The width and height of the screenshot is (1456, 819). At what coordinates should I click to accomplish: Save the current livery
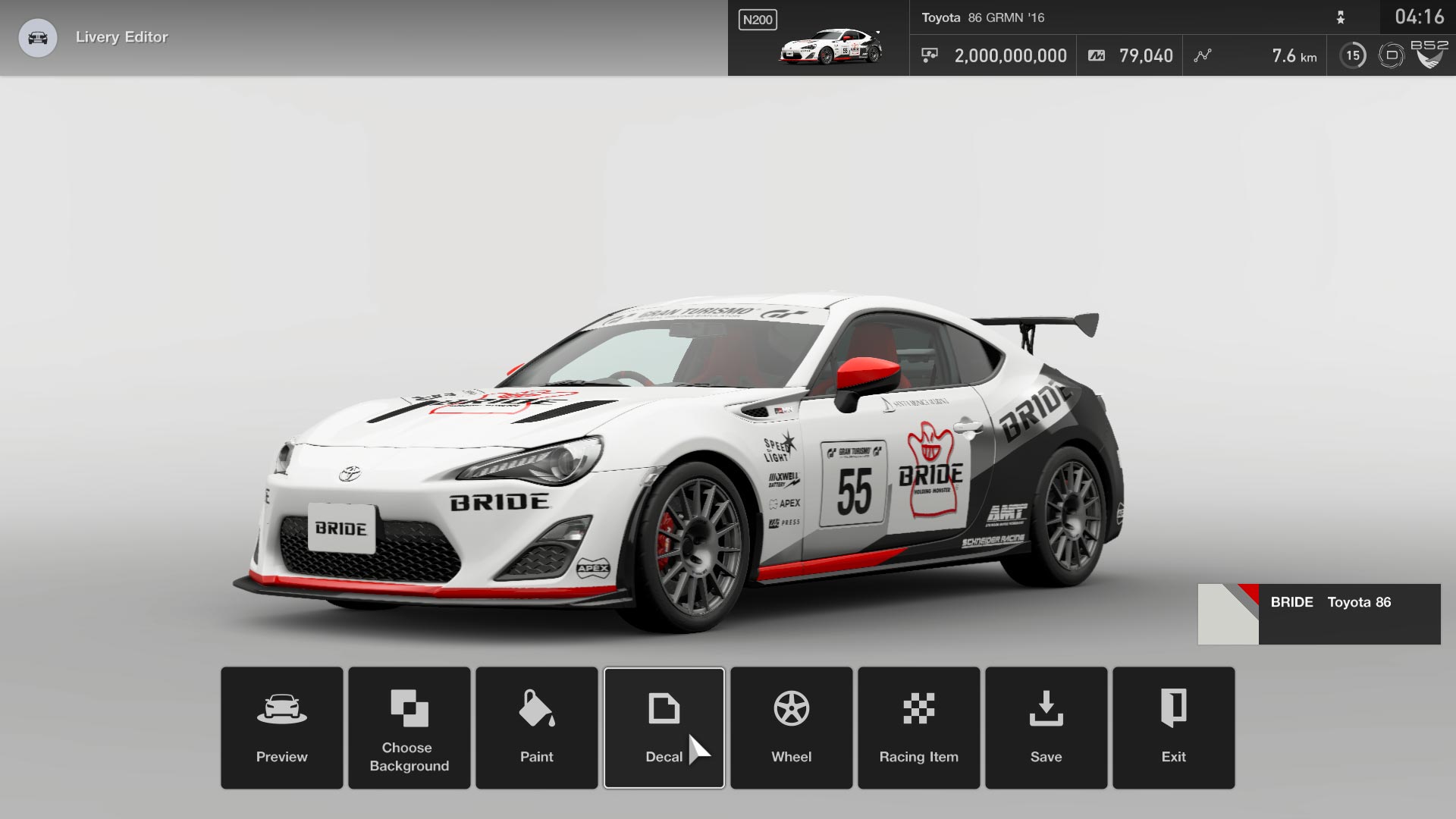click(1046, 728)
